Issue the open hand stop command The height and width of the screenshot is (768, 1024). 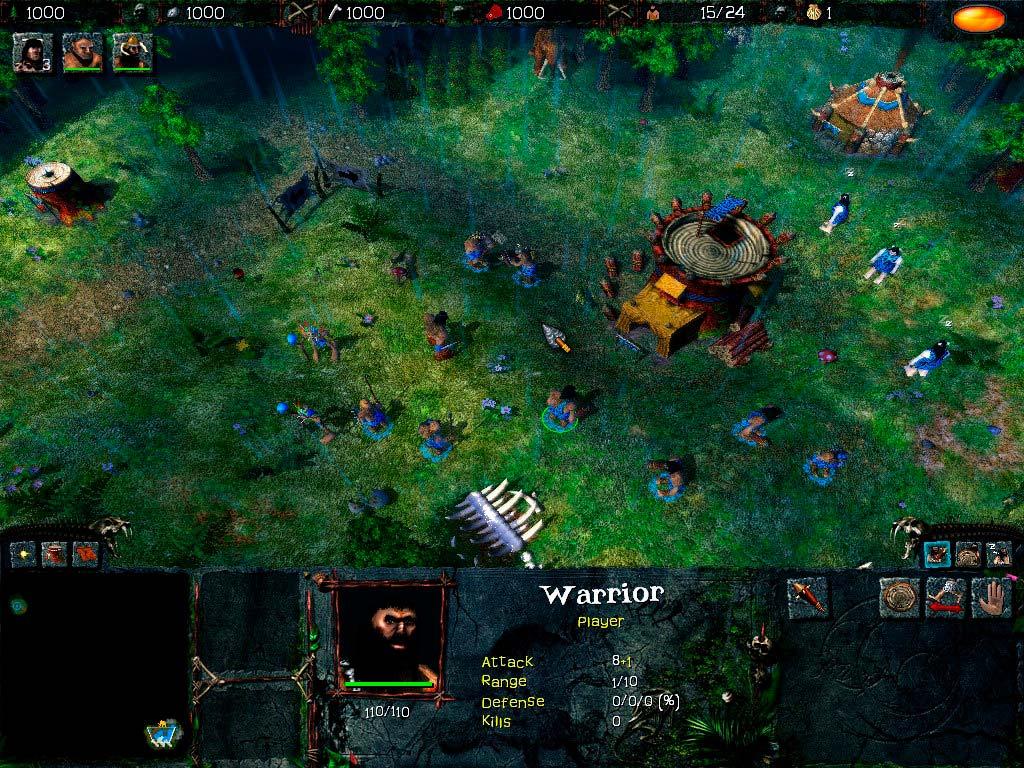tap(991, 598)
